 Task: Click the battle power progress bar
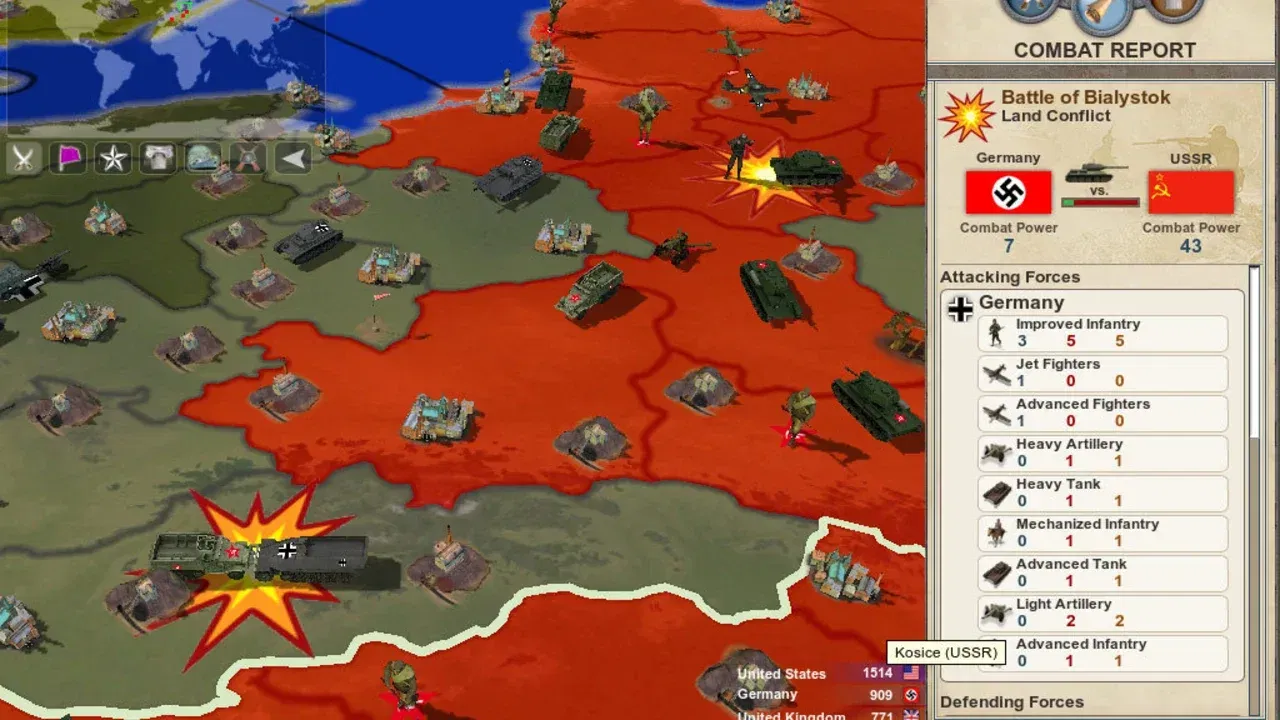point(1098,201)
